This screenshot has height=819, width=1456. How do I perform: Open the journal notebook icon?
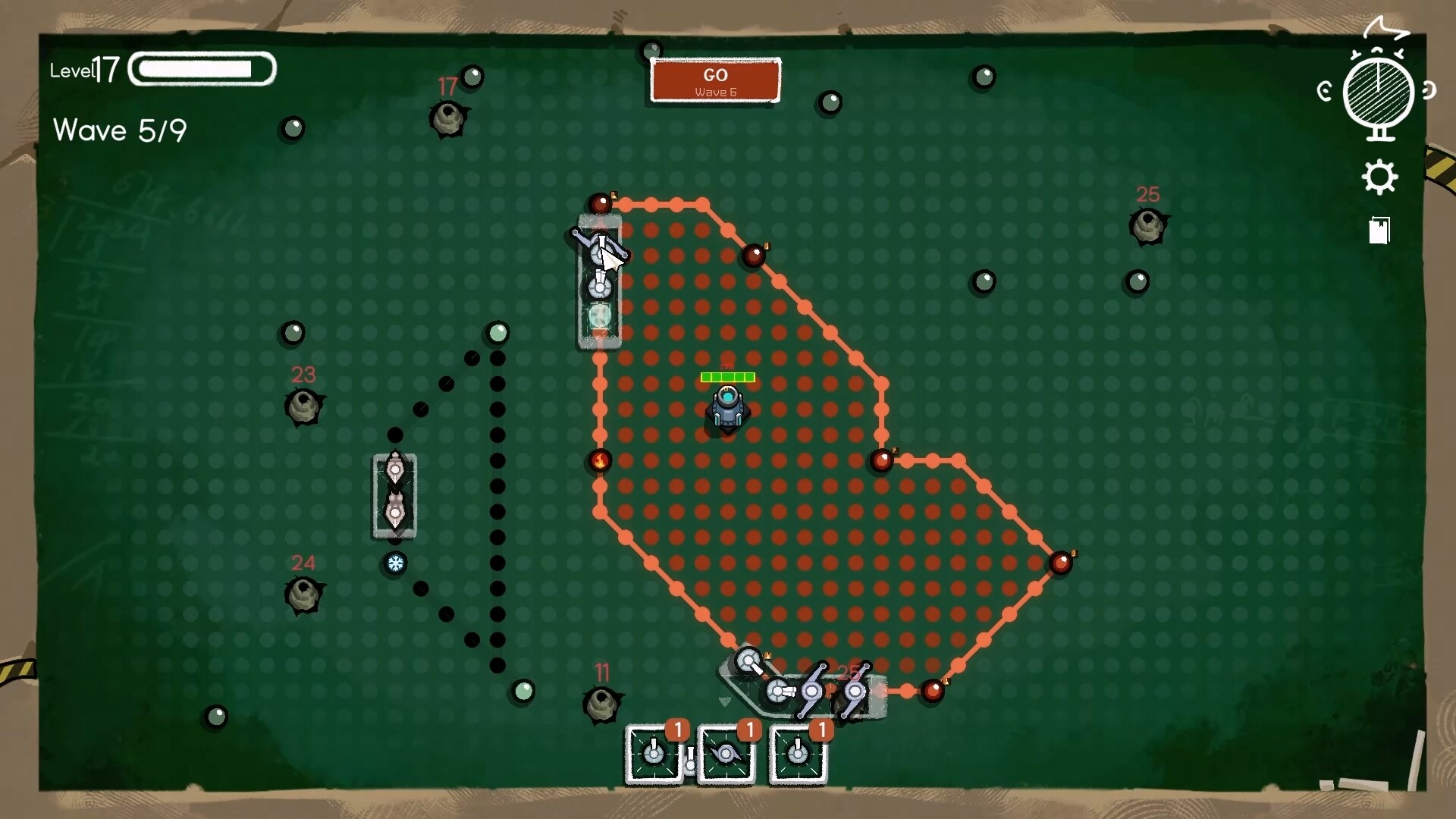(x=1379, y=231)
